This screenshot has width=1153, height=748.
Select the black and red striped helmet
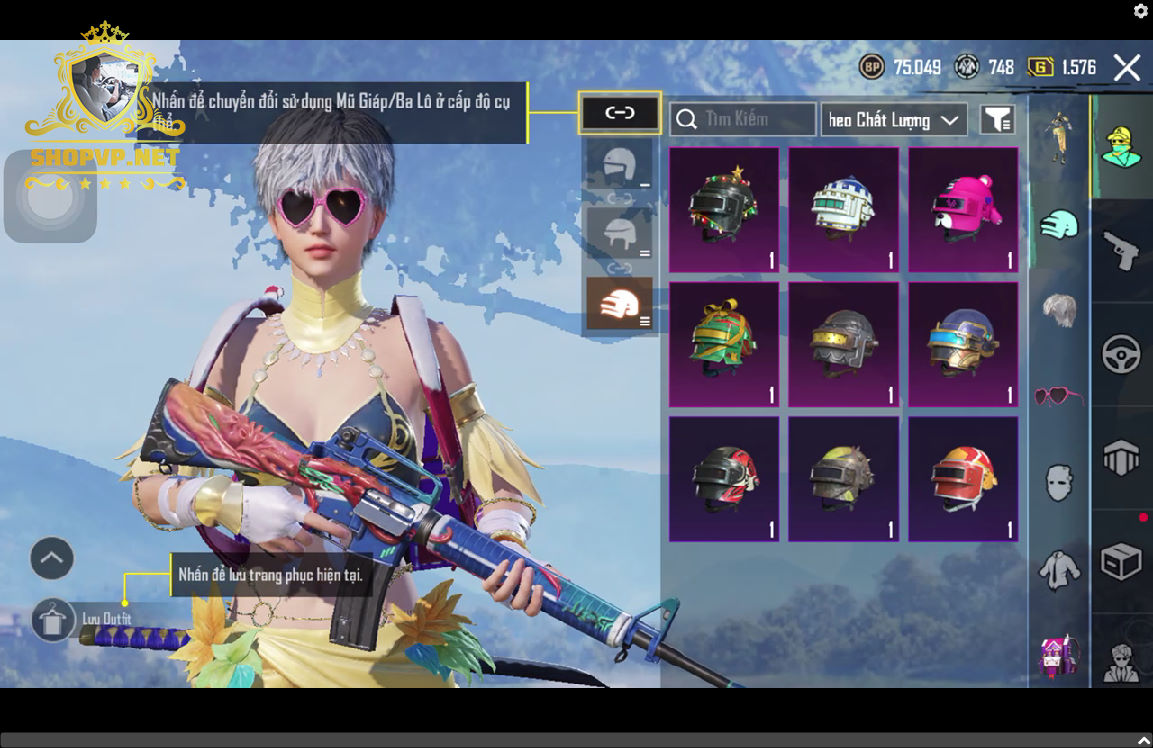(724, 478)
